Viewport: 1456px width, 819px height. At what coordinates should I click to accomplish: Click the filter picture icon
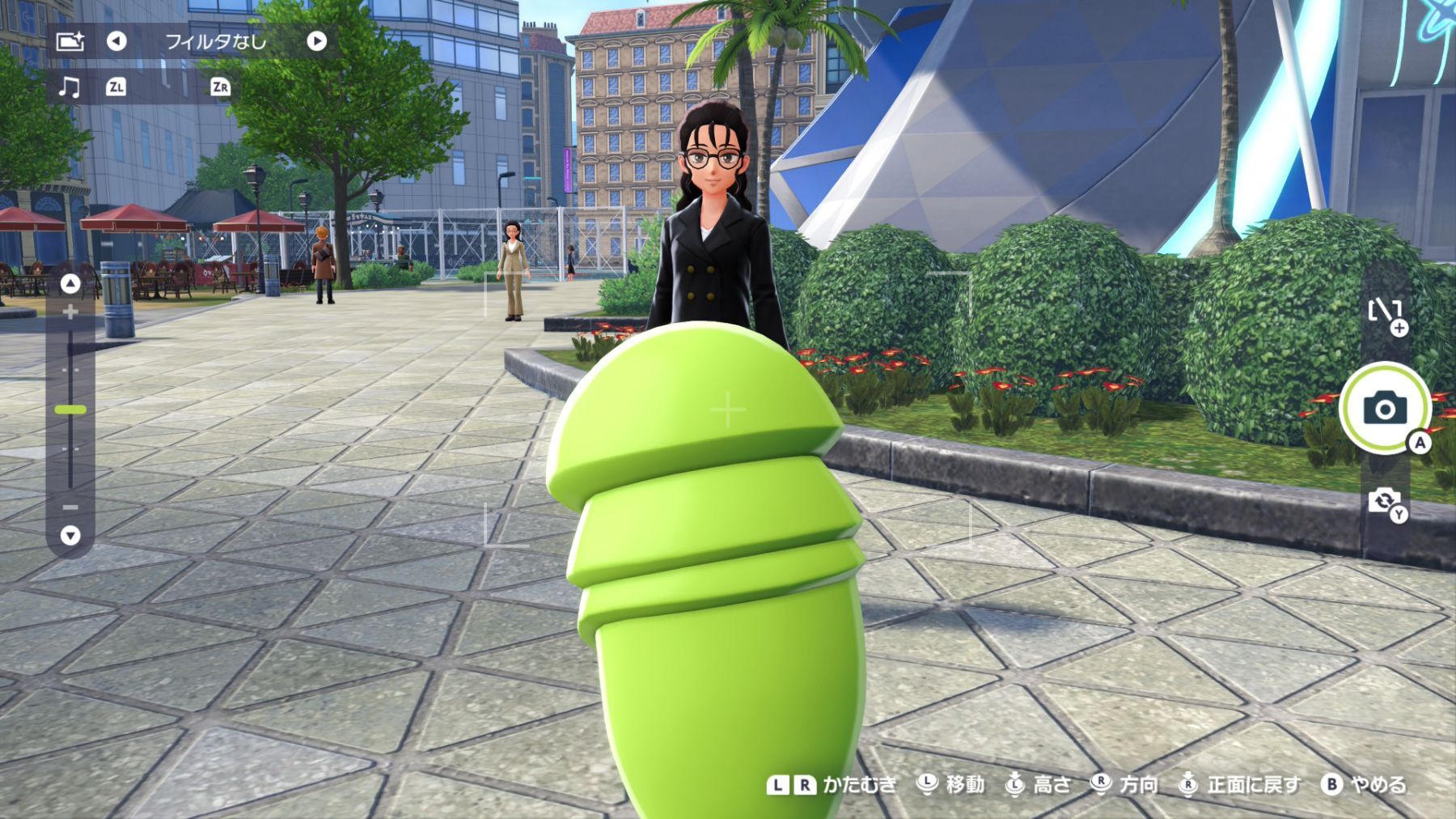[70, 41]
